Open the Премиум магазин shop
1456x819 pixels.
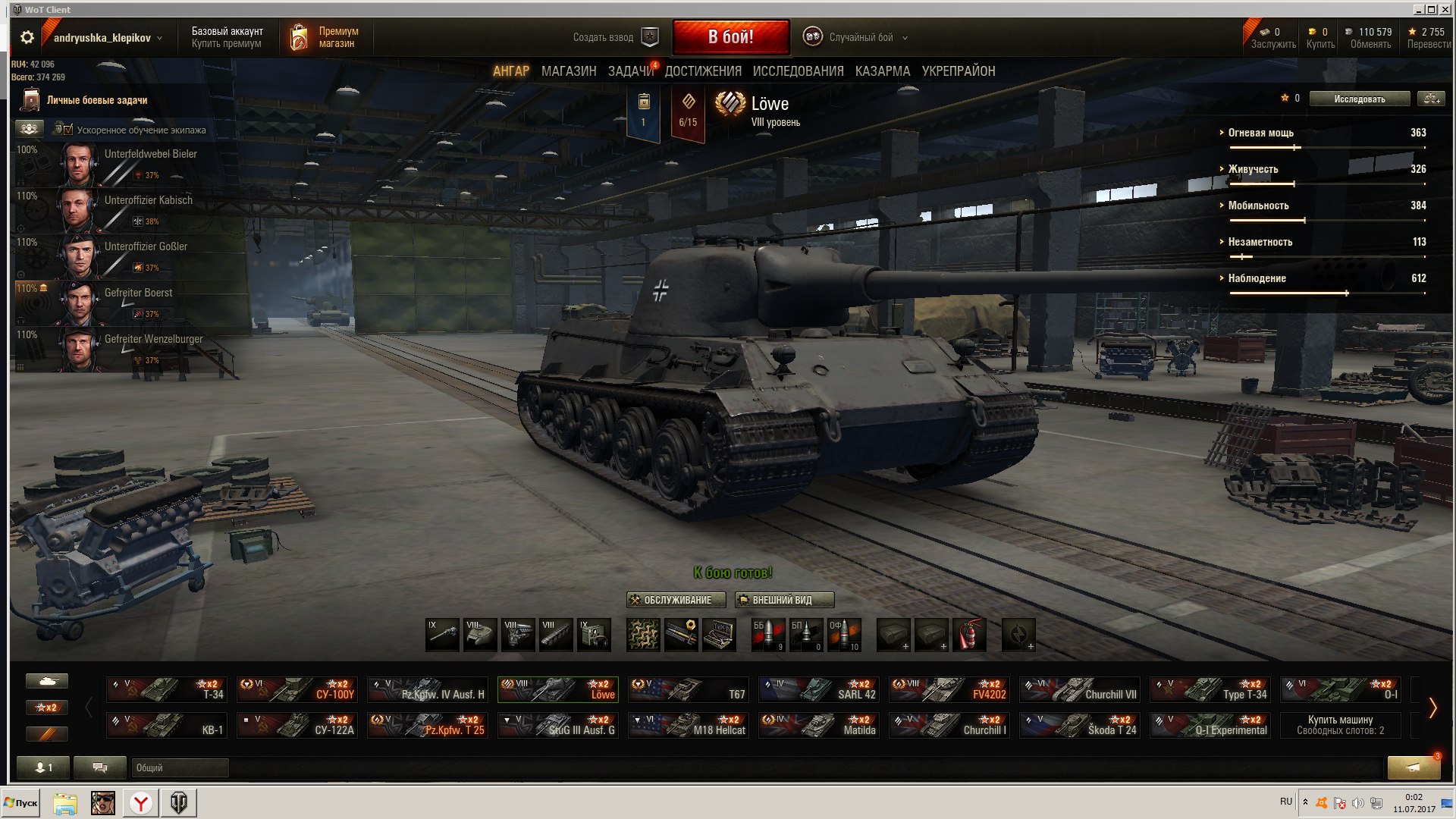[326, 37]
